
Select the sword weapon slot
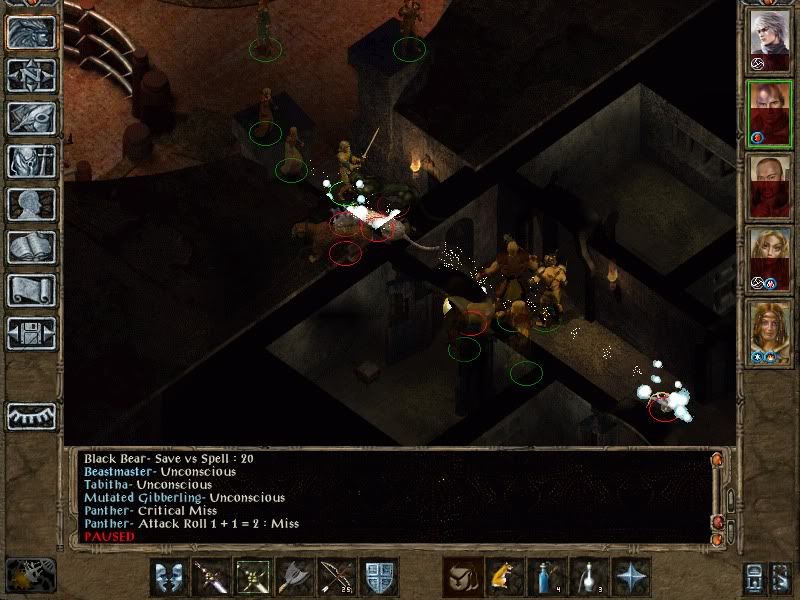pyautogui.click(x=210, y=577)
